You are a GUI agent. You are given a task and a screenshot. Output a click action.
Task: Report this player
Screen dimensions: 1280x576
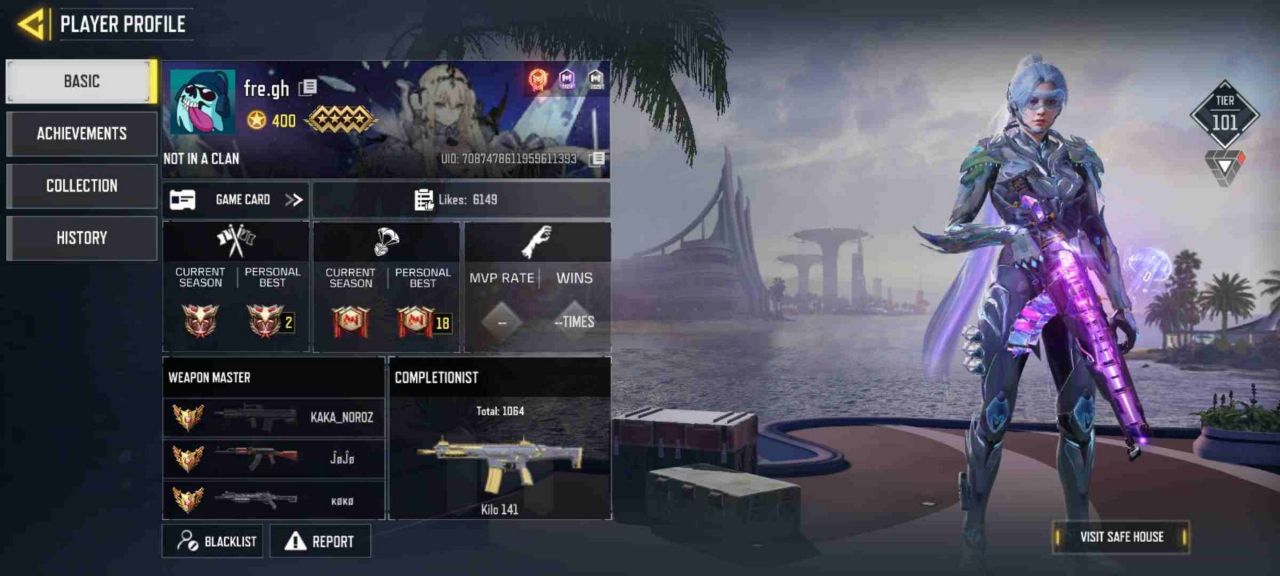coord(320,541)
